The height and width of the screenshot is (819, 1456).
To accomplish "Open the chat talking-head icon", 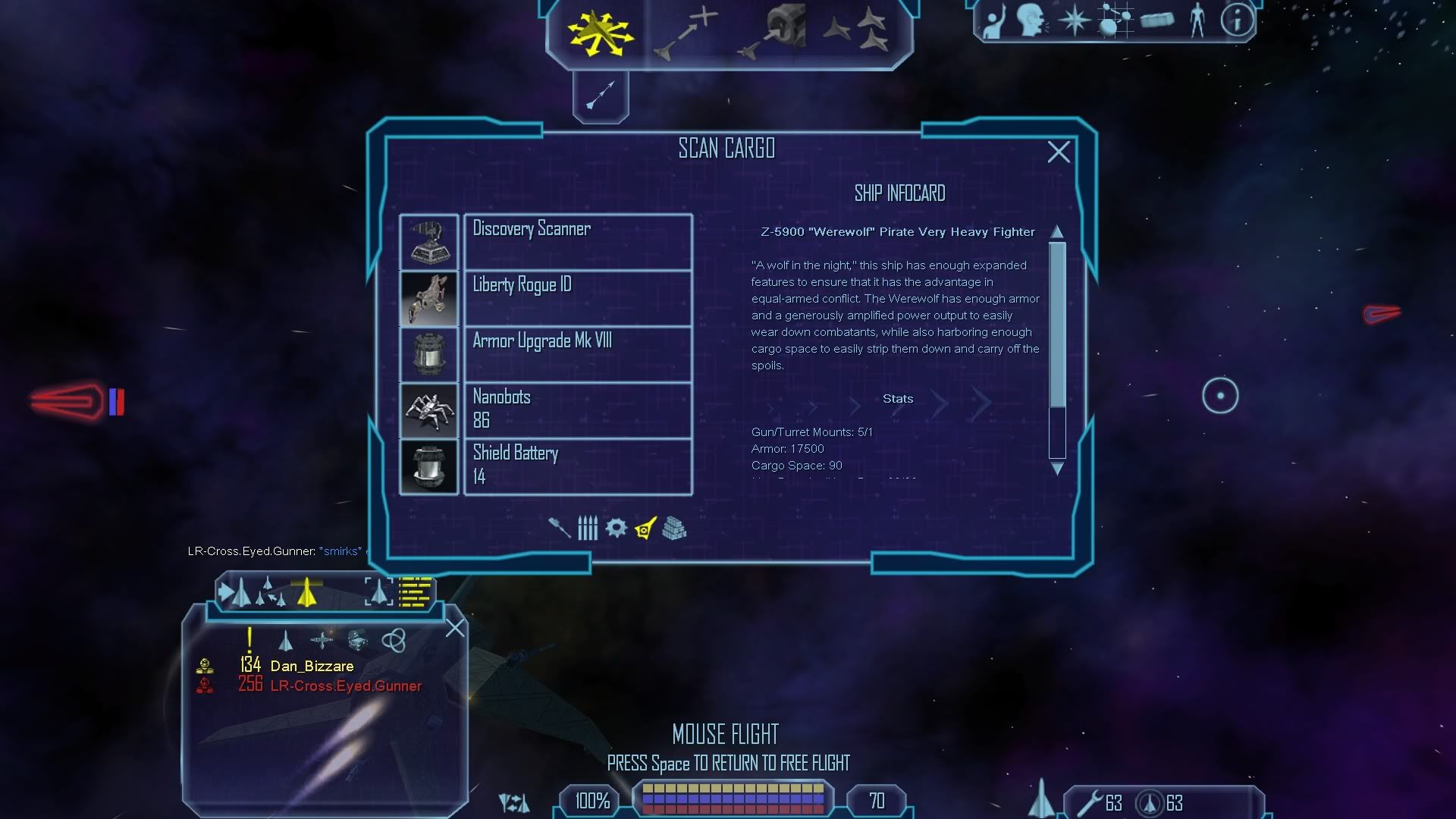I will [x=1032, y=20].
